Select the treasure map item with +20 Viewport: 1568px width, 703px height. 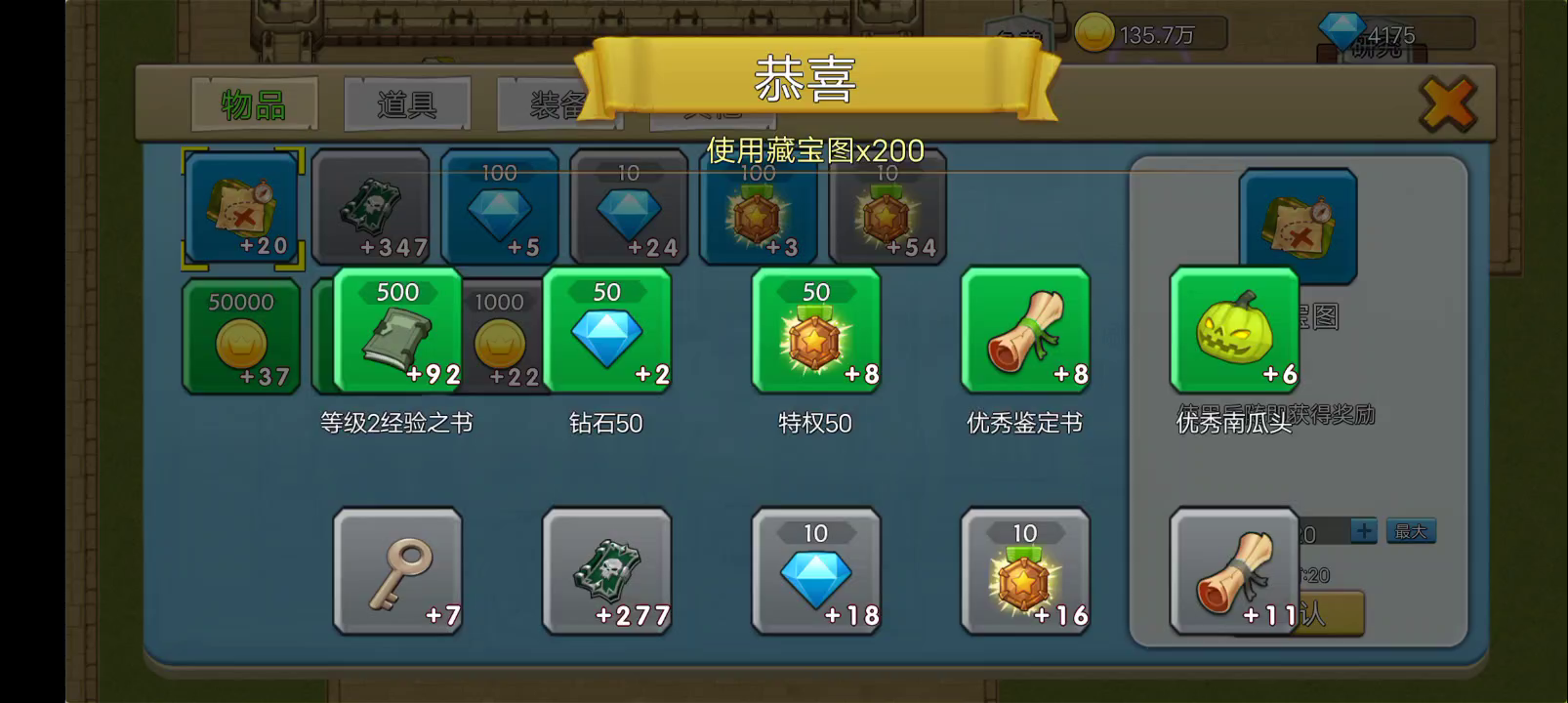242,207
